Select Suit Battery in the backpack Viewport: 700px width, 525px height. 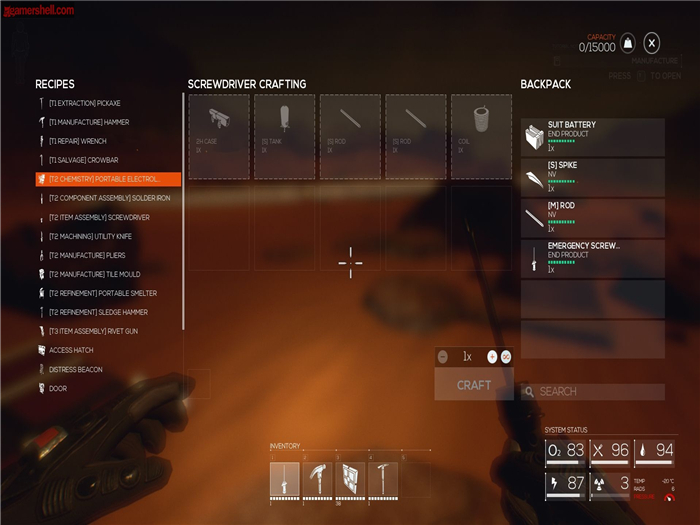[x=592, y=138]
